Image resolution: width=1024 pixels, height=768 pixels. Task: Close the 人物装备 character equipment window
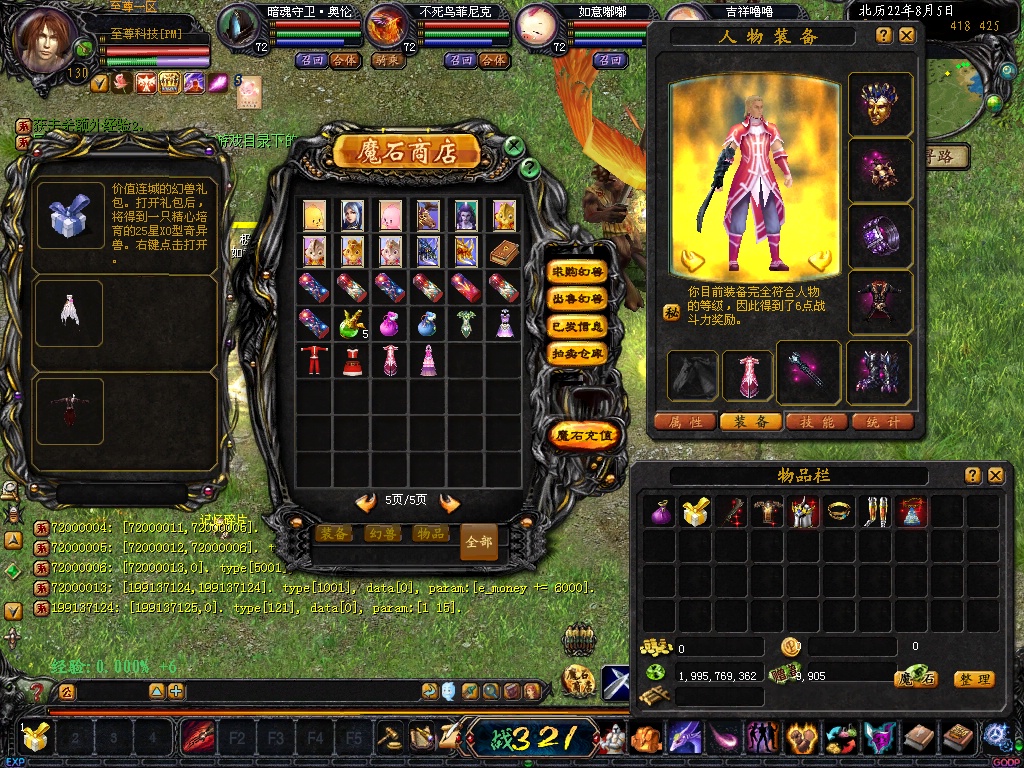[907, 35]
